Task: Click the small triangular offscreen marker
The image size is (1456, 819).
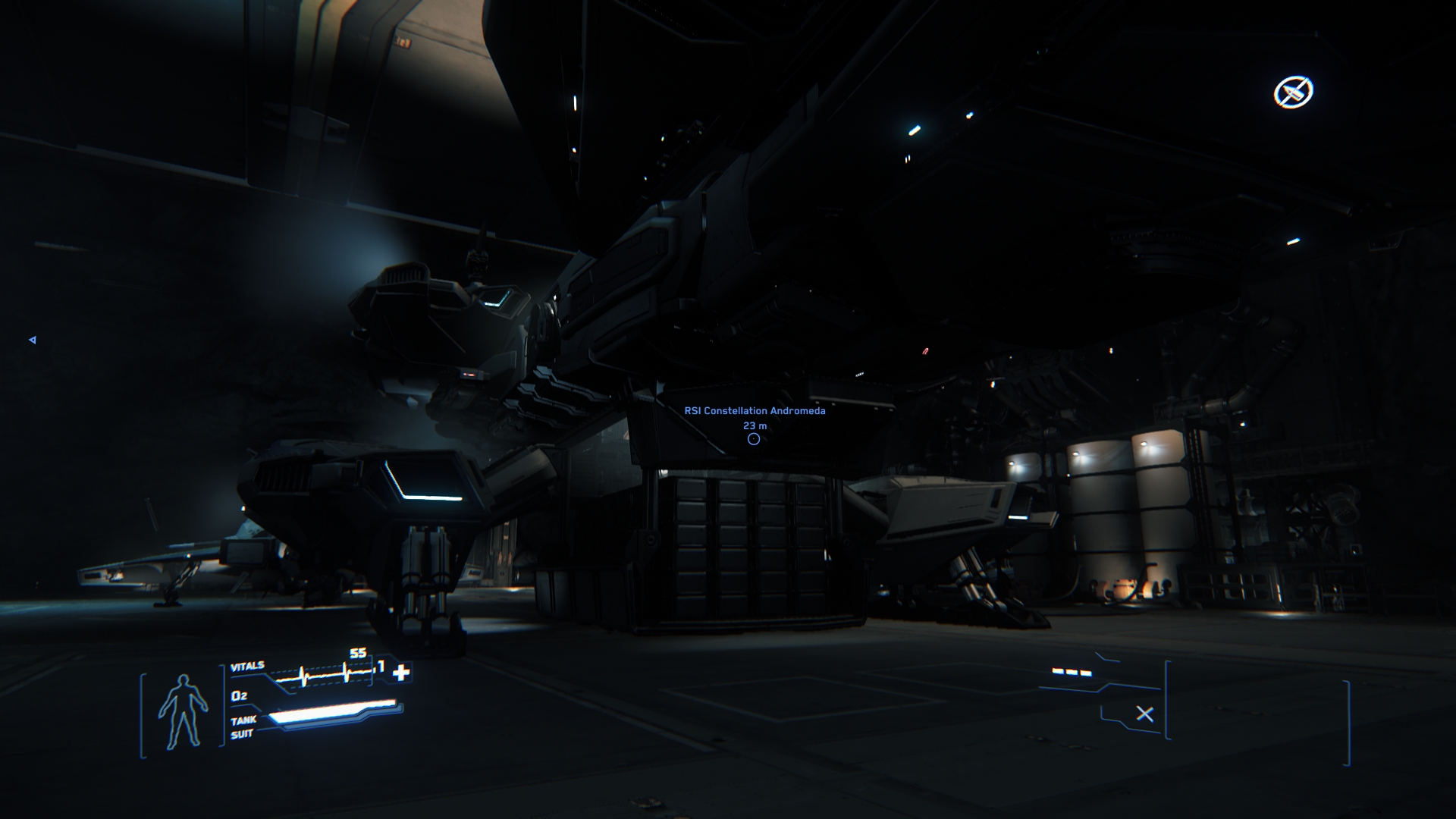Action: (x=33, y=340)
